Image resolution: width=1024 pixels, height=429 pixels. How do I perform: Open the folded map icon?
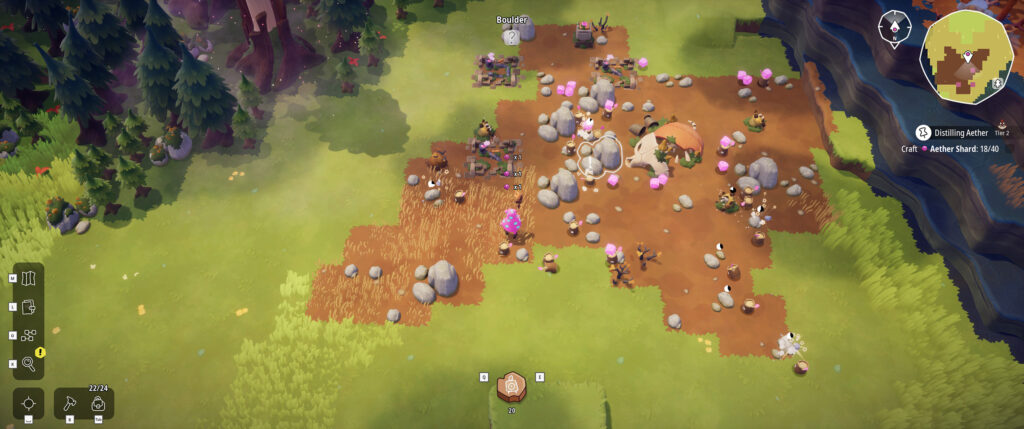click(28, 277)
